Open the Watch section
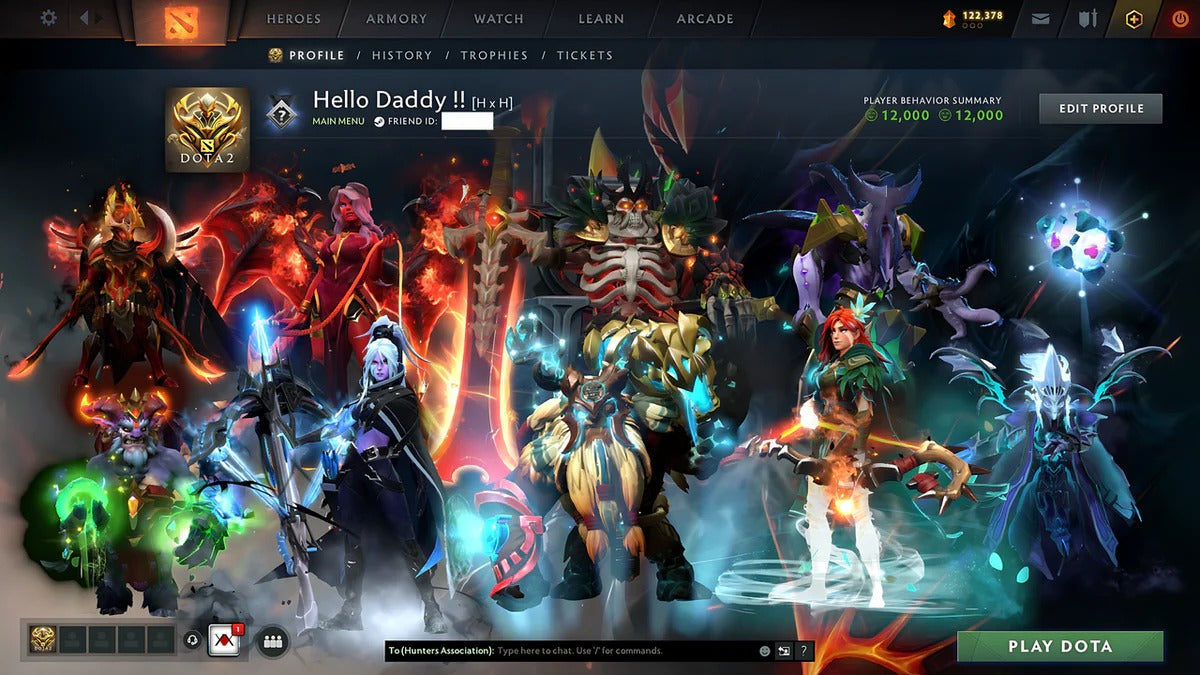The height and width of the screenshot is (675, 1200). tap(499, 19)
